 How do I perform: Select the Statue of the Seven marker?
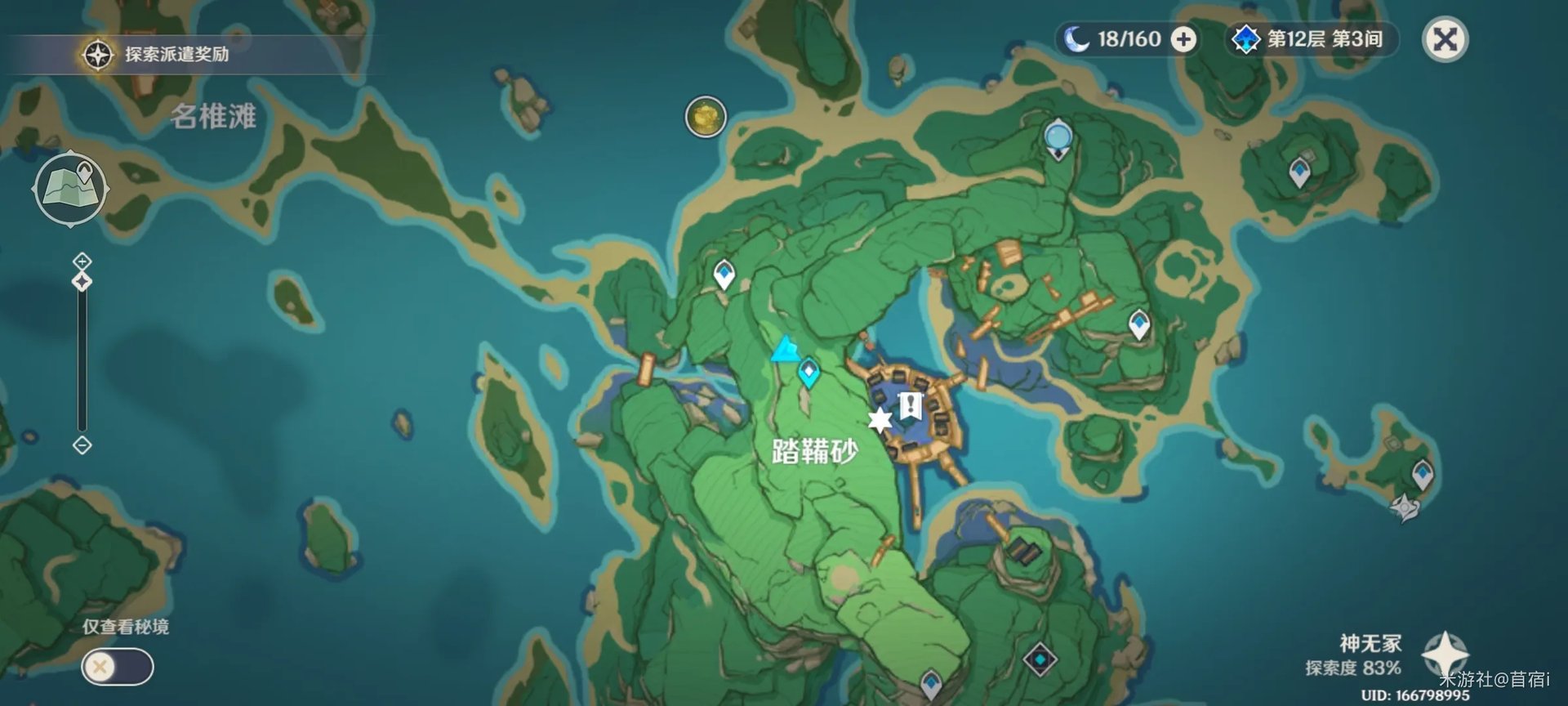(1058, 137)
